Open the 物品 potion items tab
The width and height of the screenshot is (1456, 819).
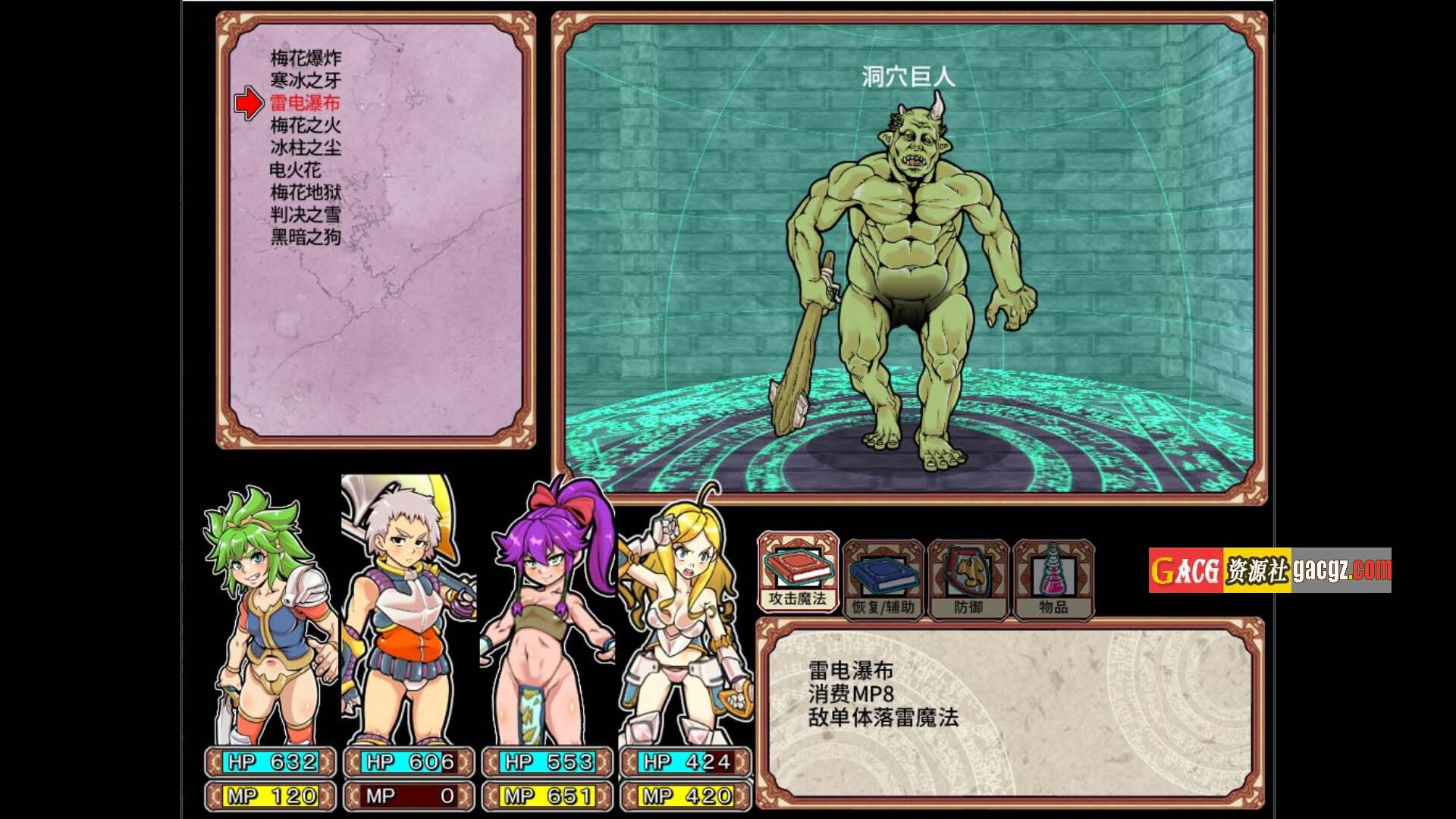click(1053, 580)
